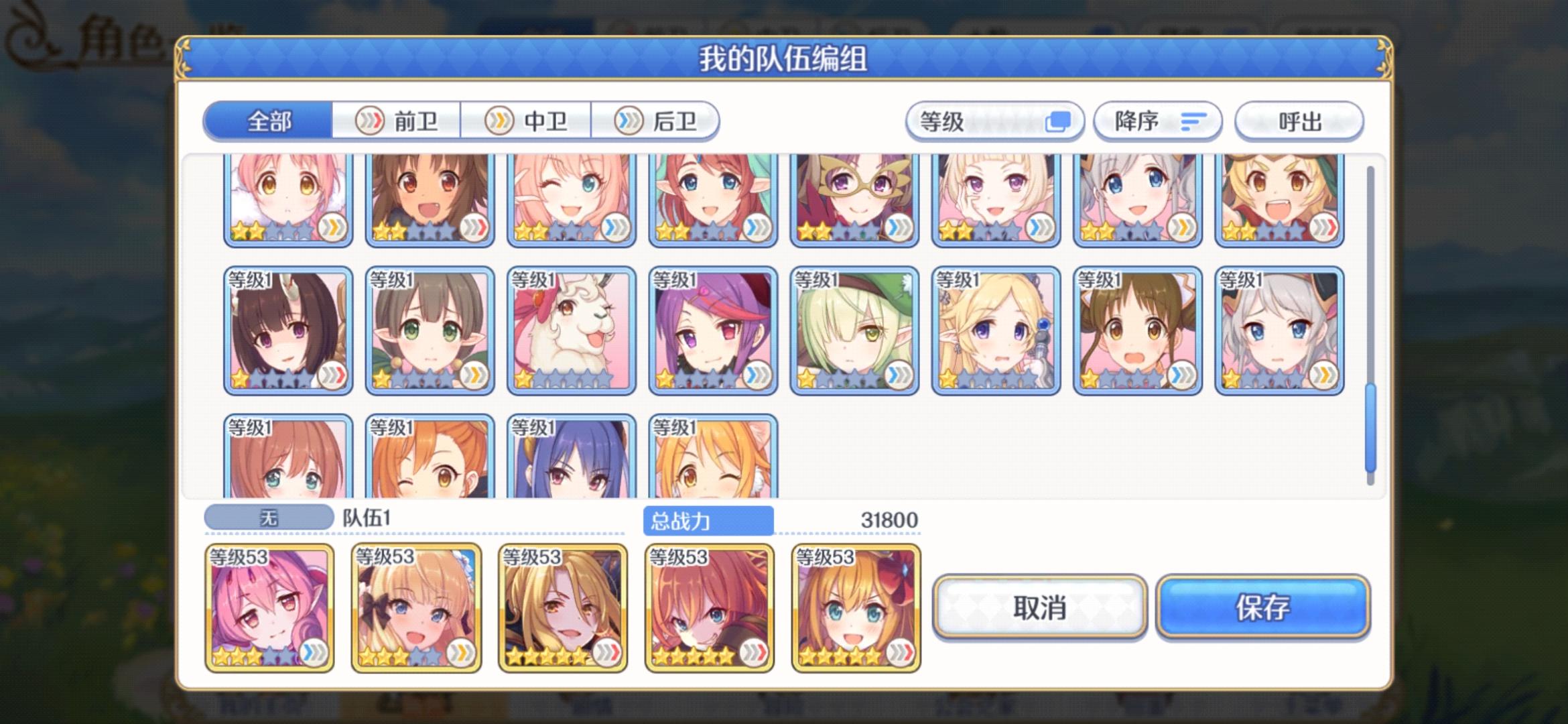Click the green-hooded elf character portrait
Viewport: 1568px width, 724px height.
point(853,328)
